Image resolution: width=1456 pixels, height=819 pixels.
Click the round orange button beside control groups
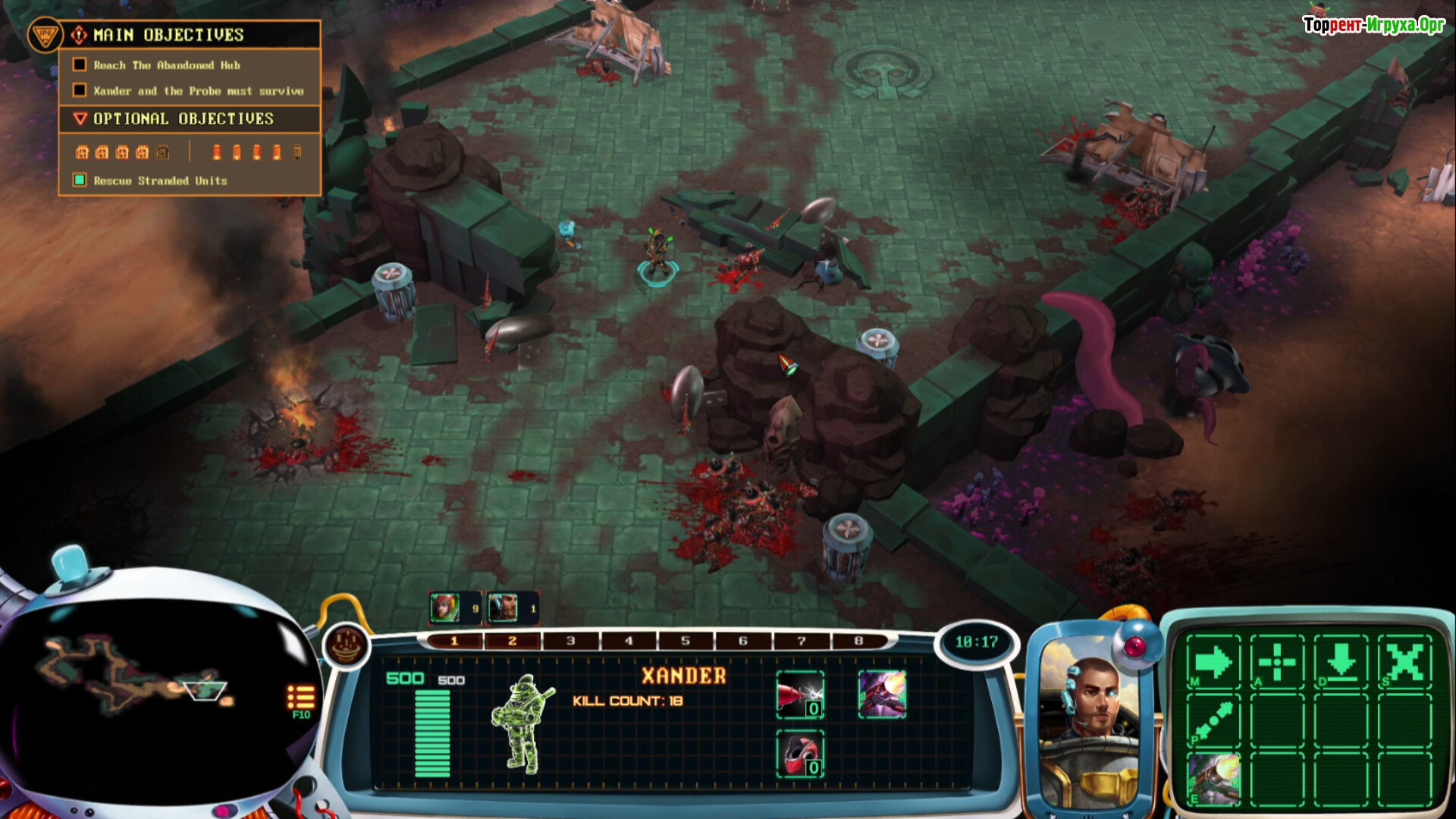[347, 646]
